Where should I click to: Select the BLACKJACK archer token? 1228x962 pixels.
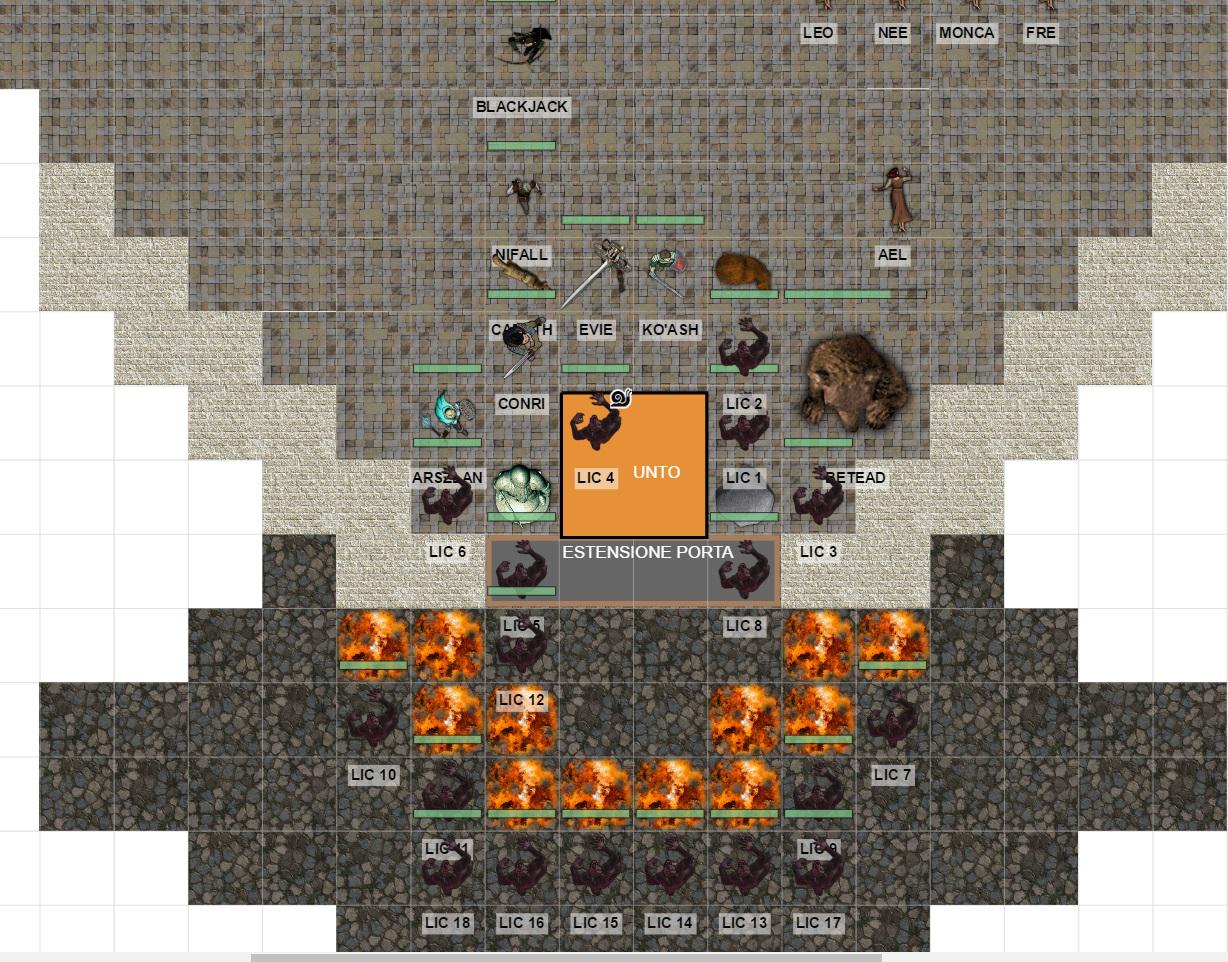pyautogui.click(x=525, y=46)
